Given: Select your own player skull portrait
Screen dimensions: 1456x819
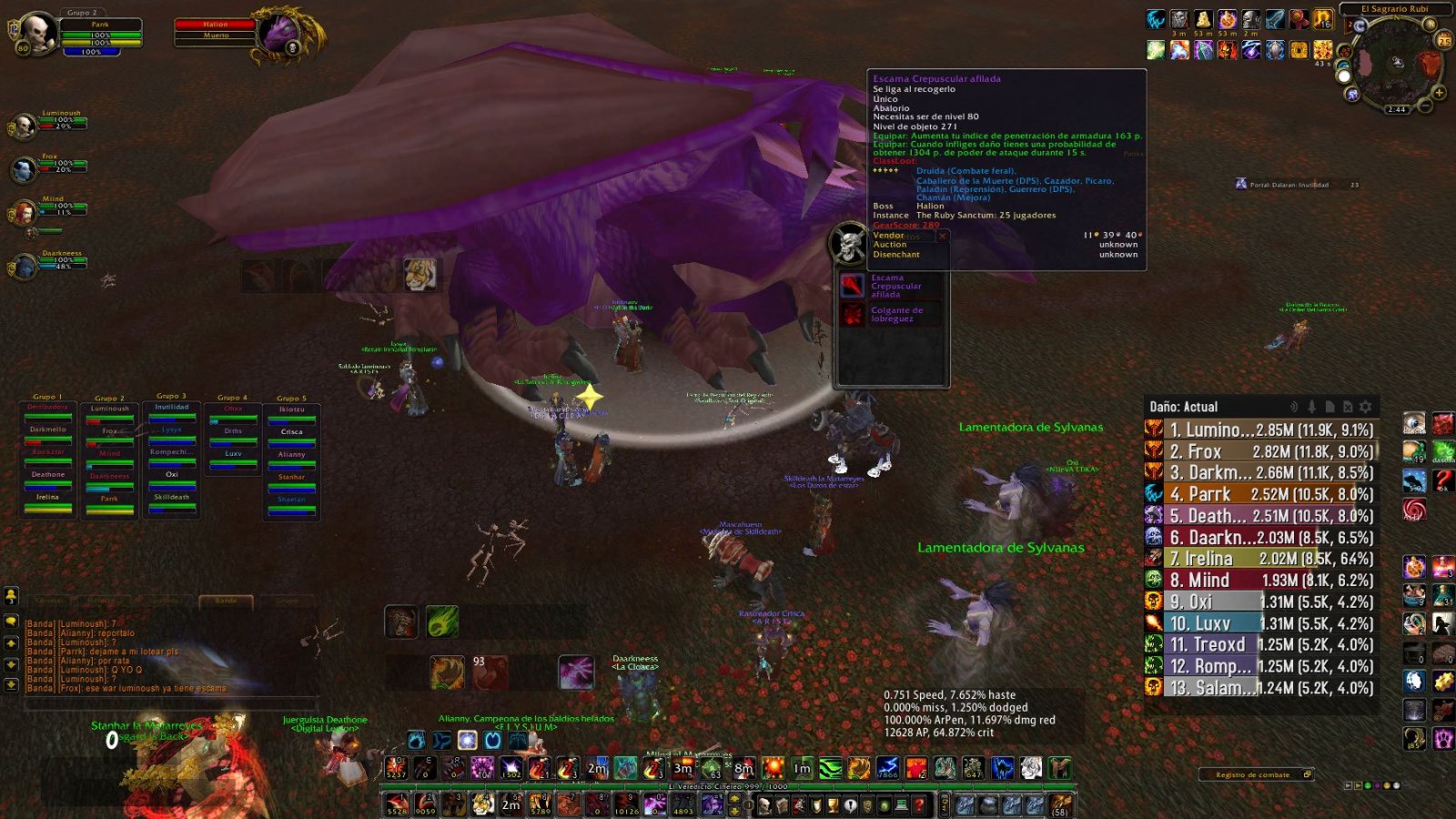Looking at the screenshot, I should tap(38, 33).
